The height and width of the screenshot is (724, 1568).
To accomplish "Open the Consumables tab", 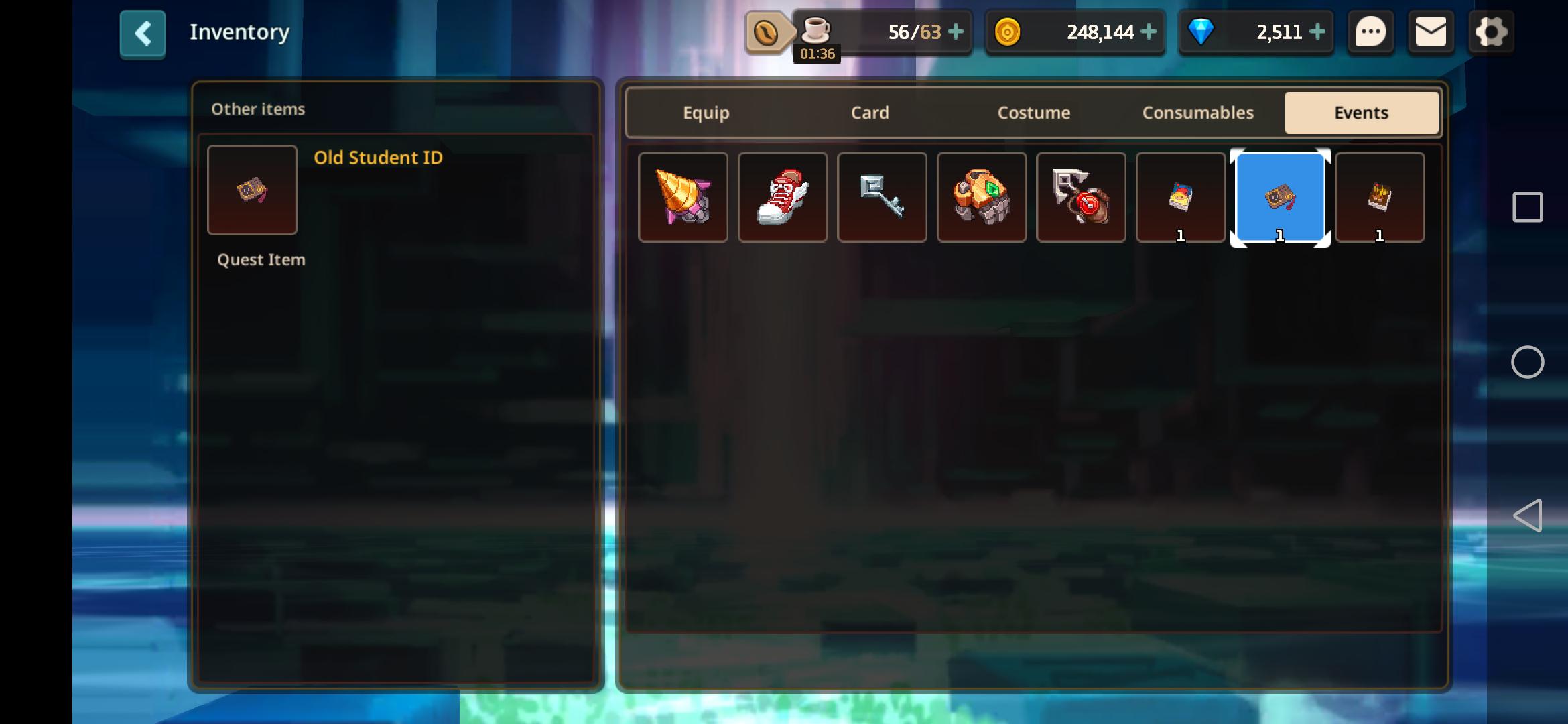I will 1197,113.
